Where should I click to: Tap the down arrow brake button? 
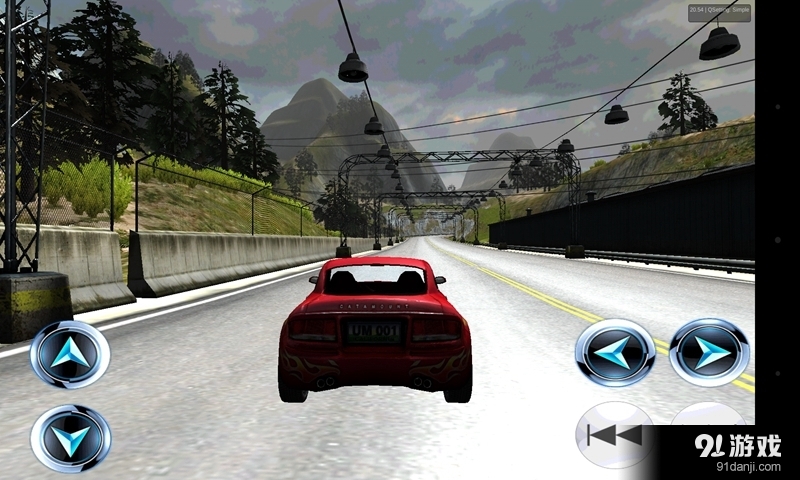tap(70, 438)
